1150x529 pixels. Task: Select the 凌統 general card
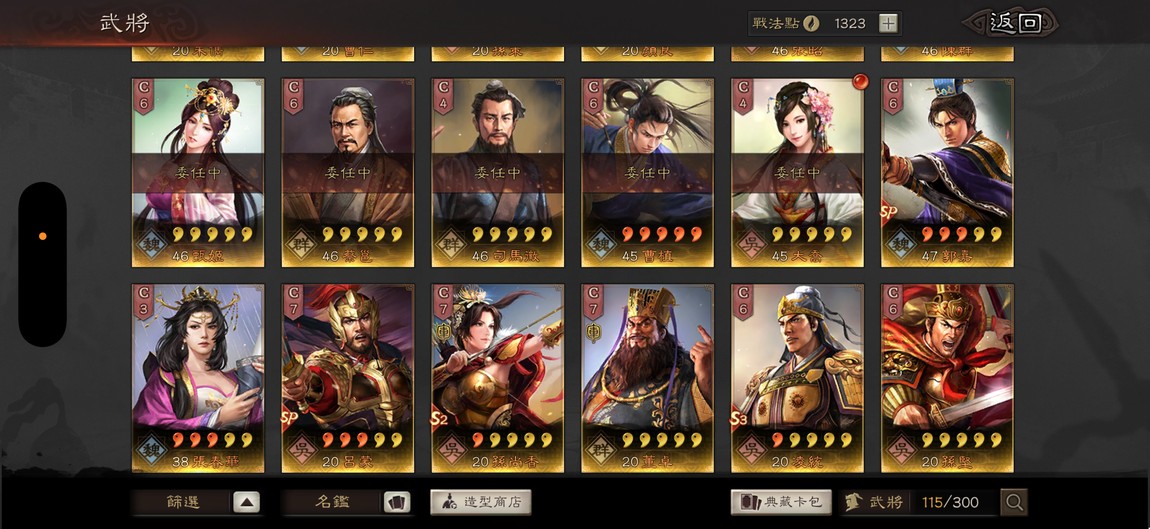click(x=797, y=378)
